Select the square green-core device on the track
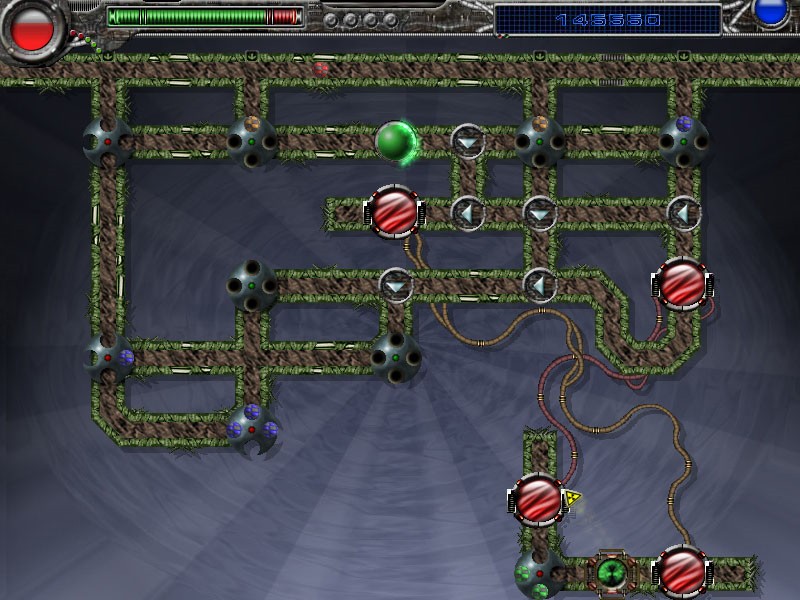 (x=610, y=573)
